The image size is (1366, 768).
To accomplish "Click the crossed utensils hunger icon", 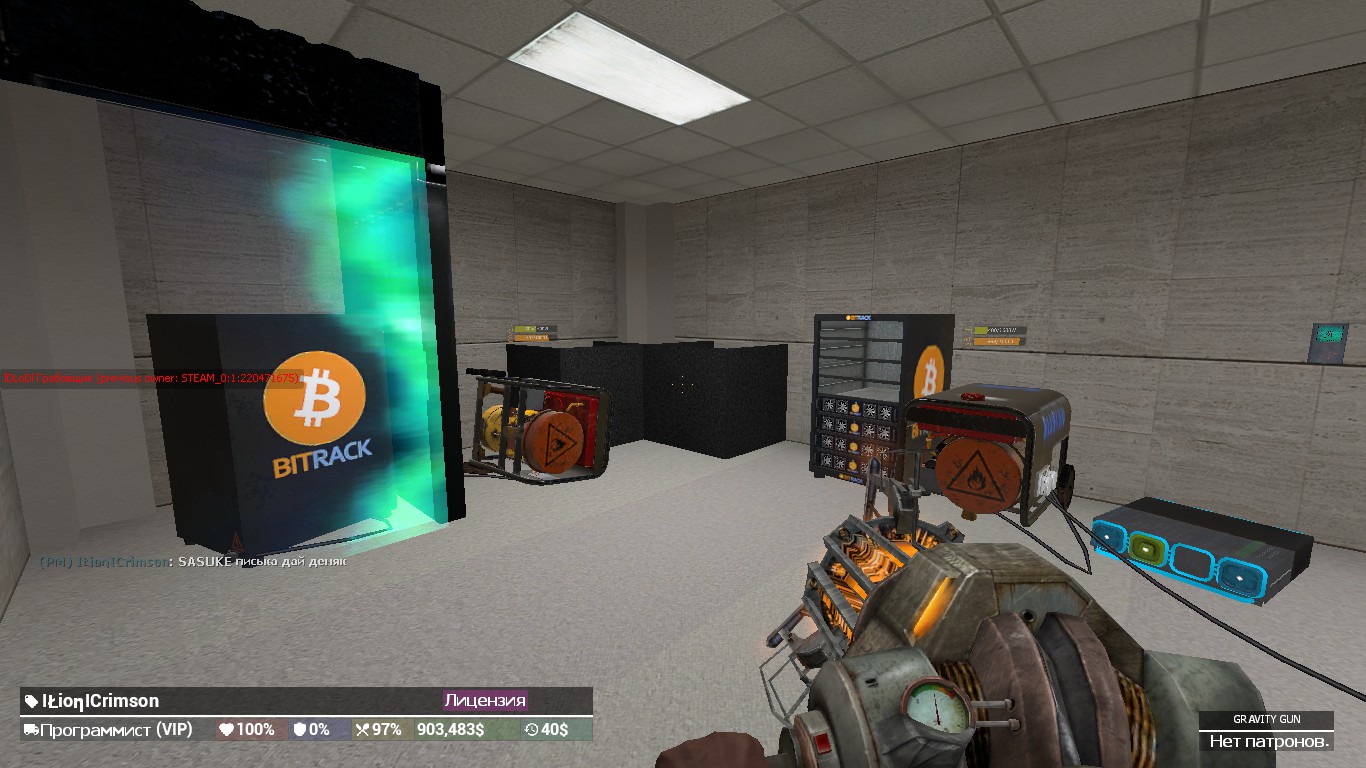I will 363,730.
